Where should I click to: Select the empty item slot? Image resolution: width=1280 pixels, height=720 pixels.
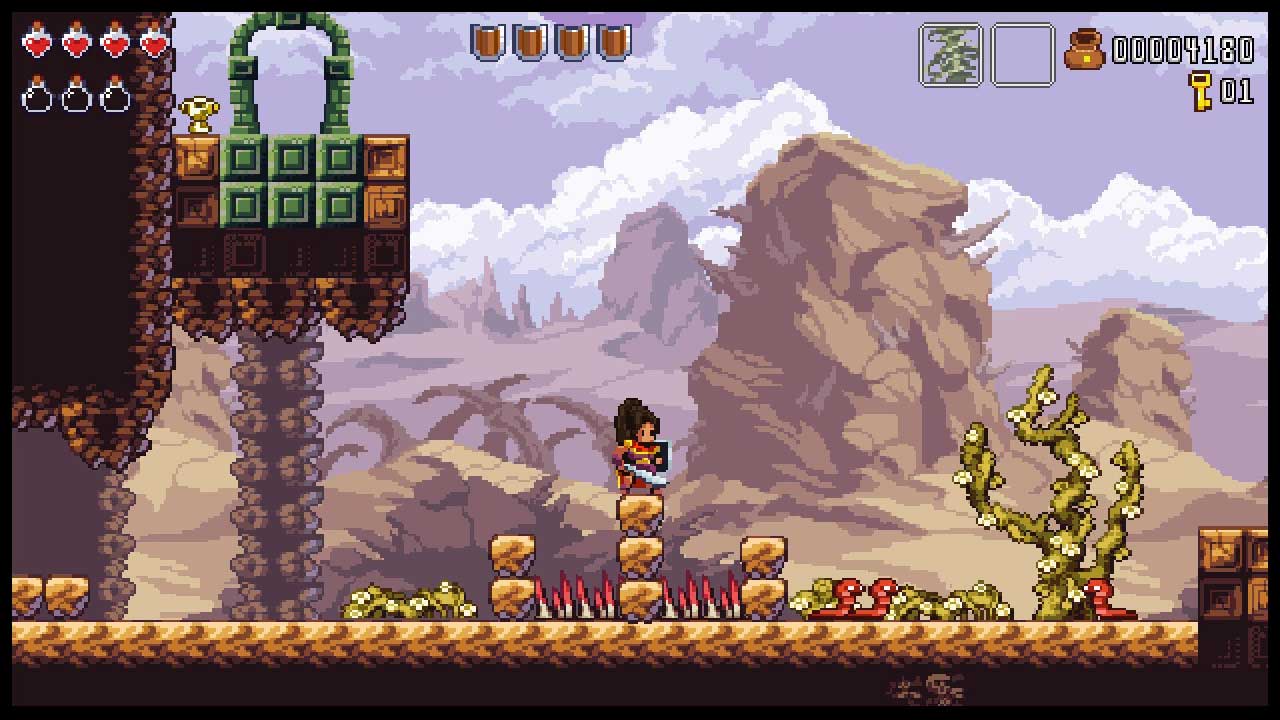1022,55
